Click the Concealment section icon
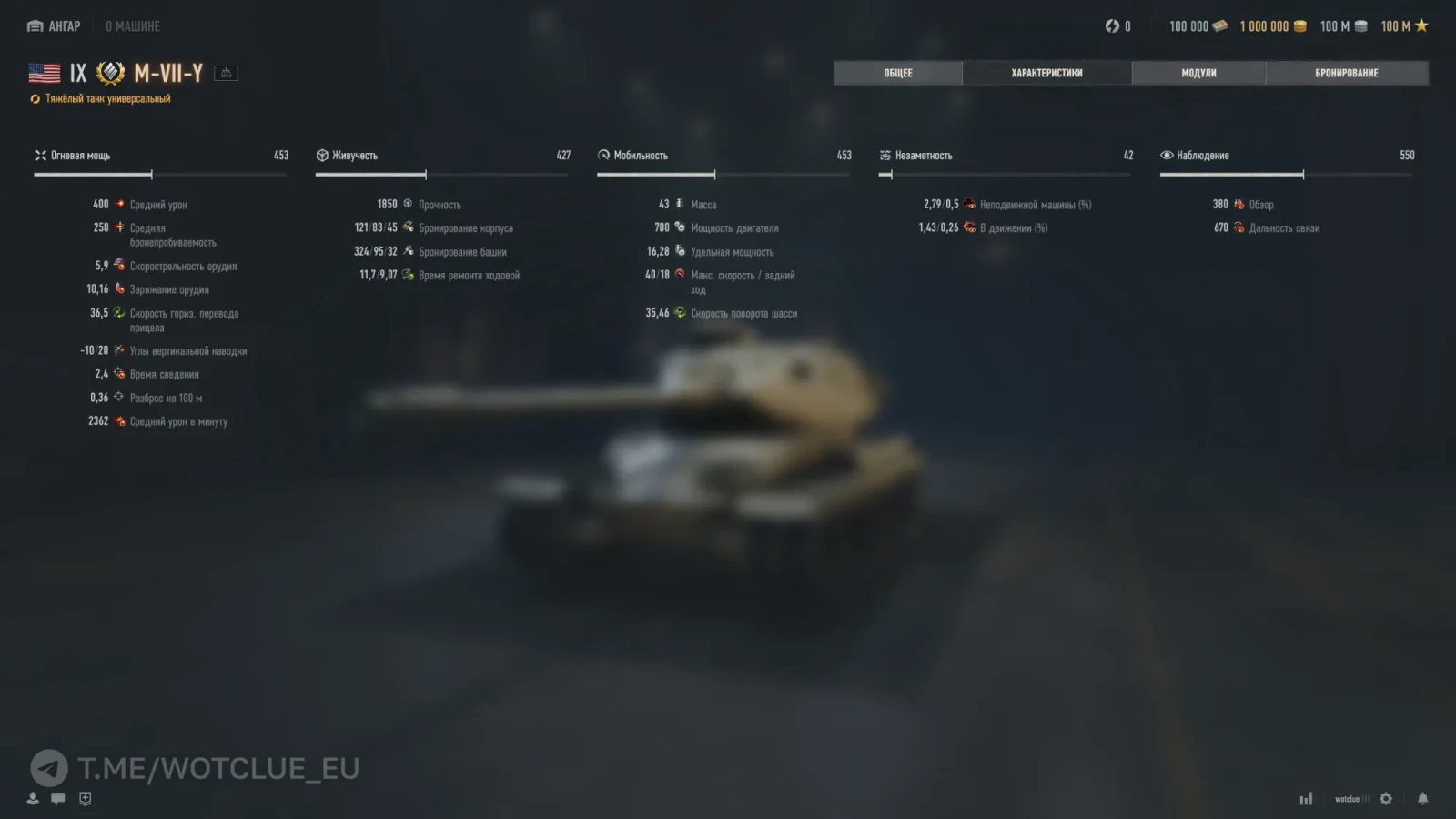 [x=884, y=155]
